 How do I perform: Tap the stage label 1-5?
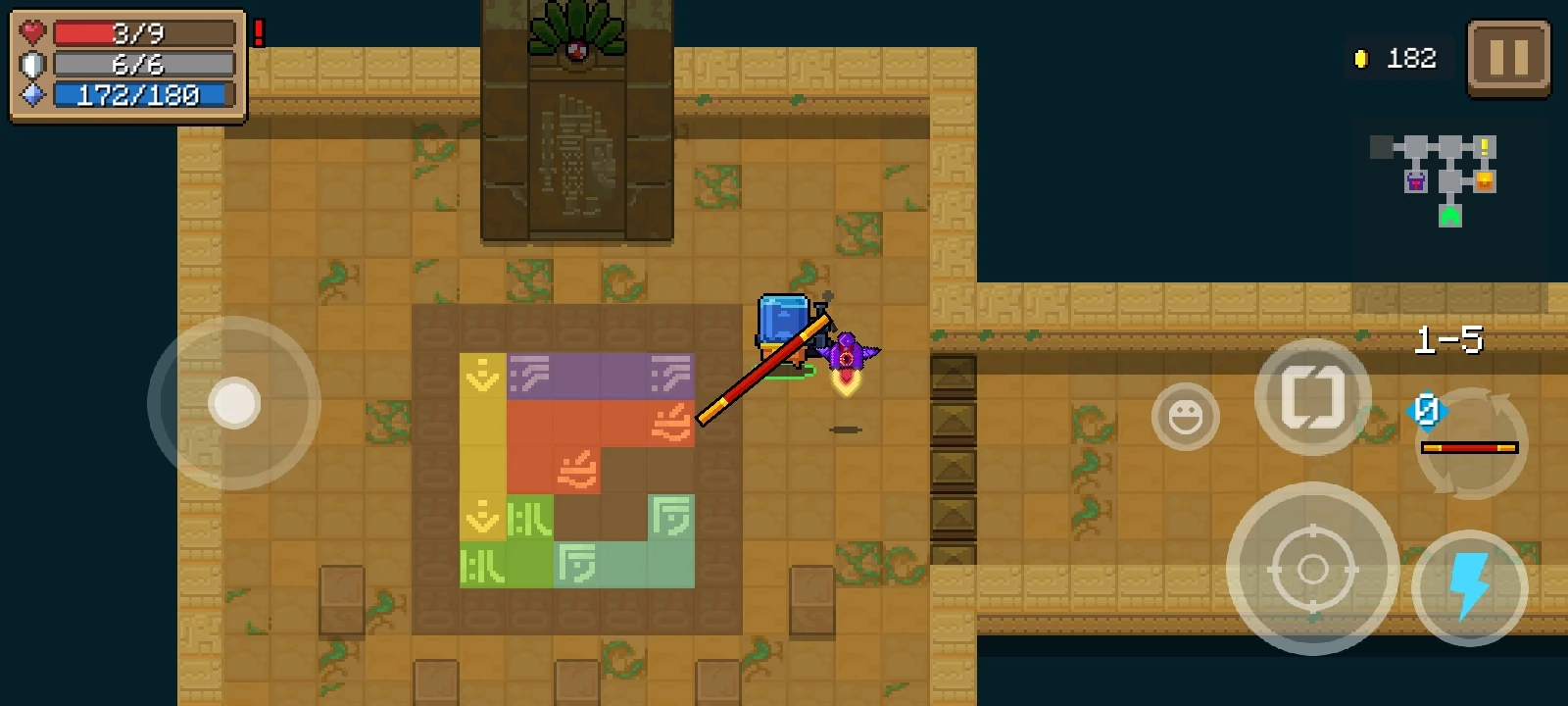(x=1450, y=340)
